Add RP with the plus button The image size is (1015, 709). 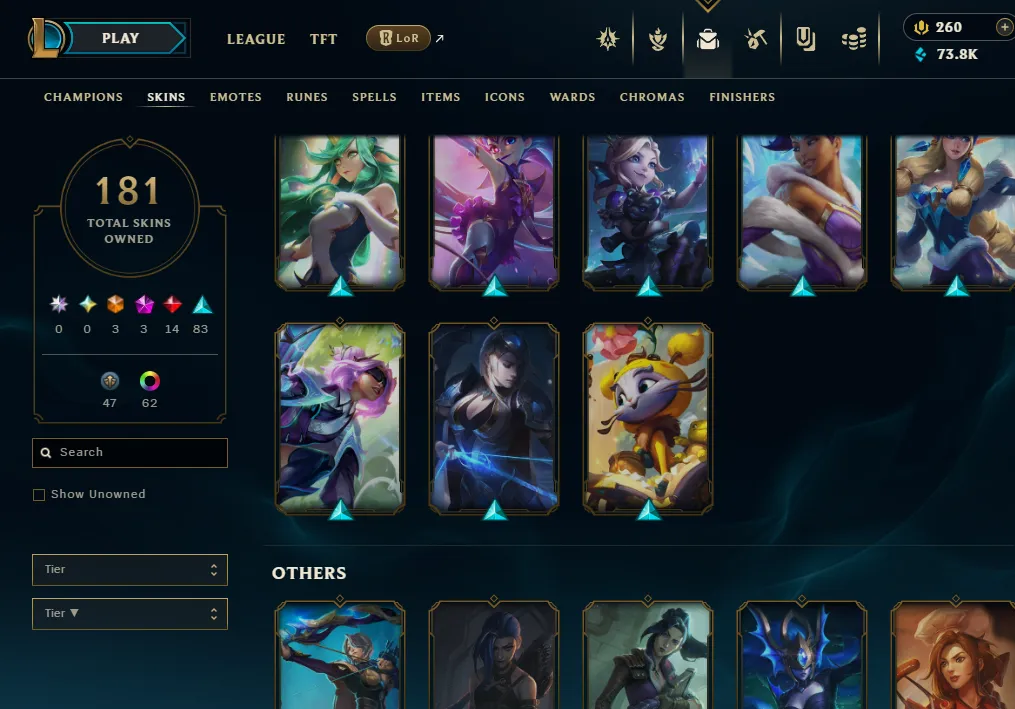[1004, 27]
